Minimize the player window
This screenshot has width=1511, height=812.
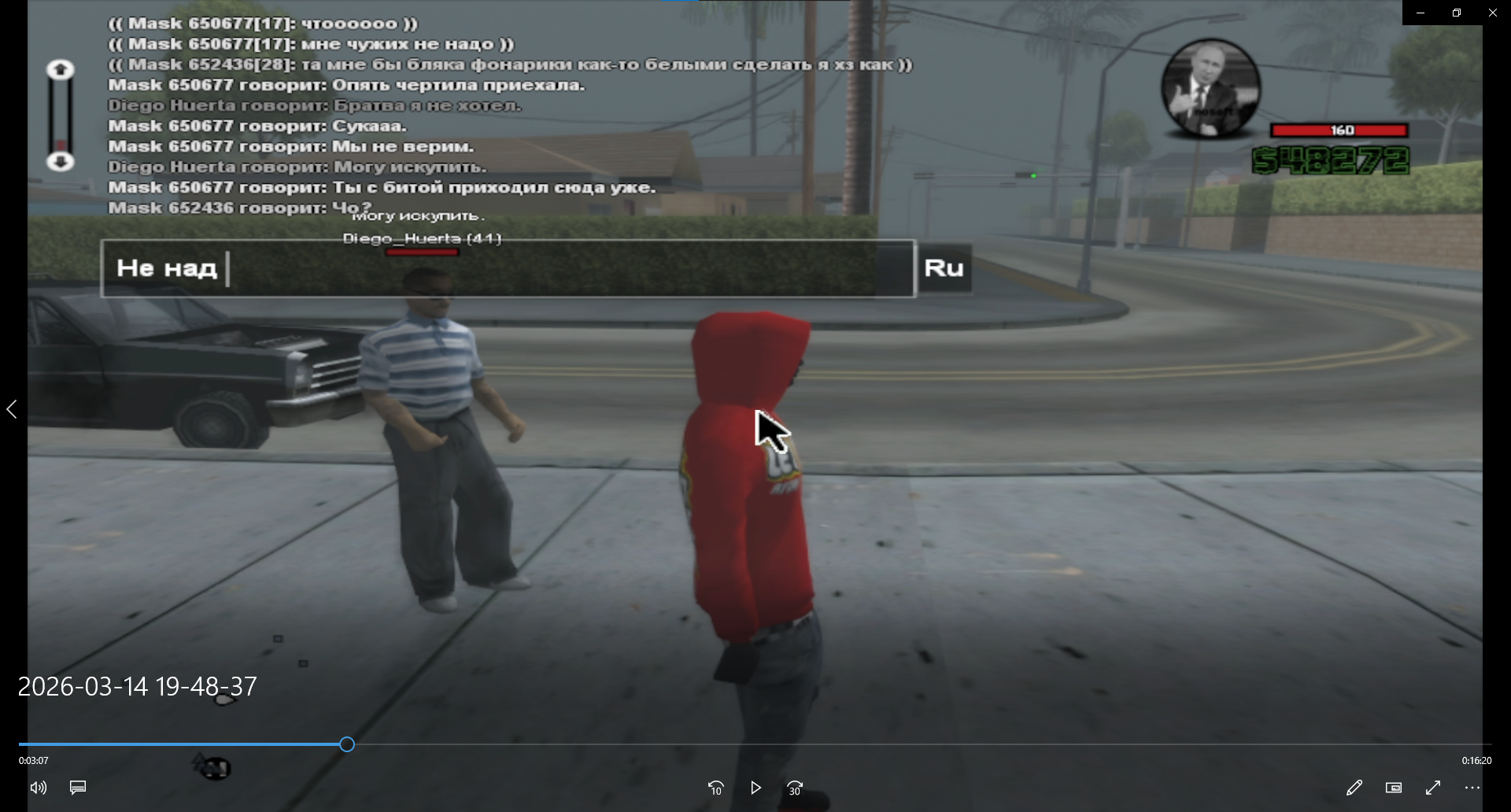[1420, 13]
